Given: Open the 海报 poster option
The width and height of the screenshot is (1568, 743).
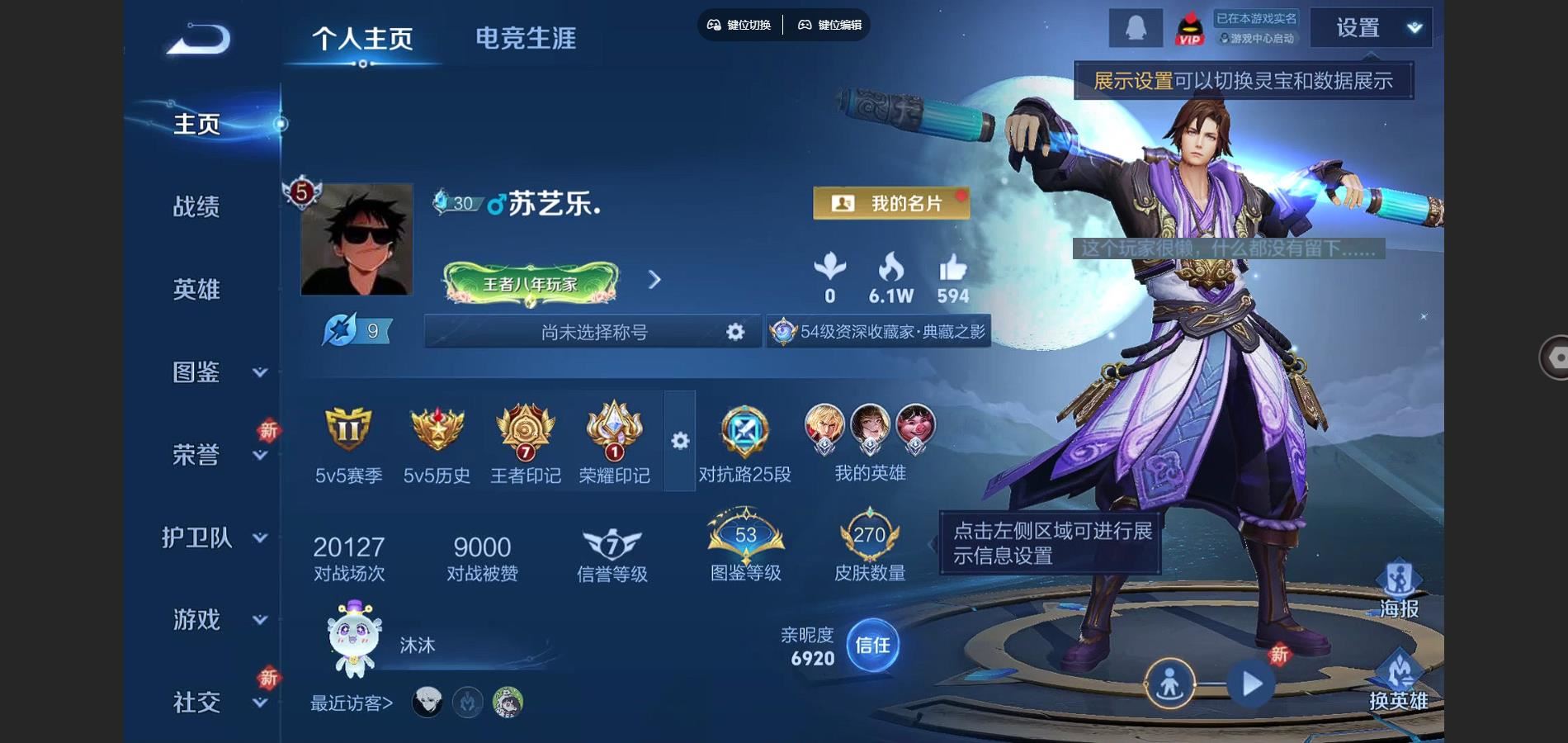Looking at the screenshot, I should (x=1399, y=589).
